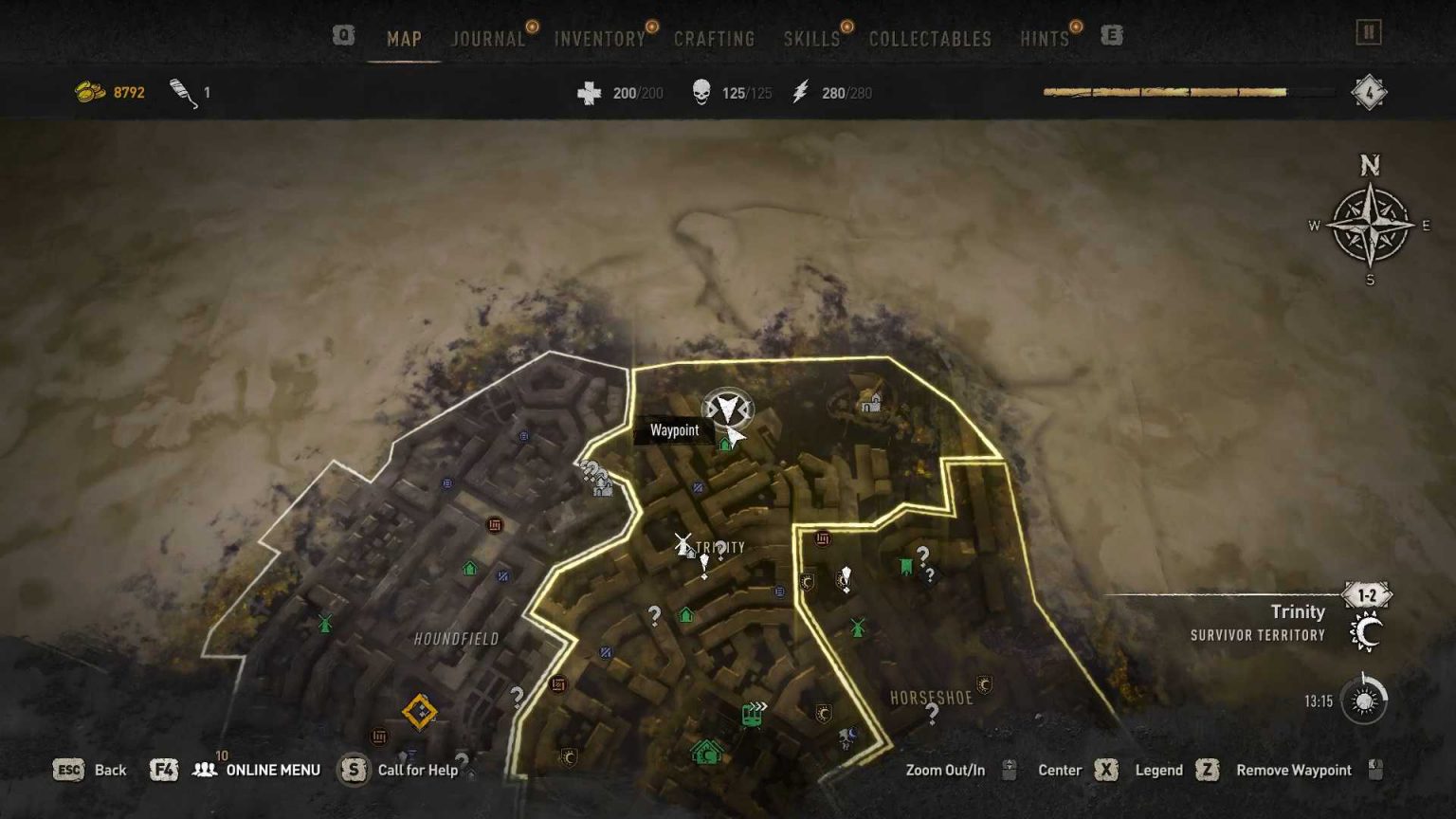Image resolution: width=1456 pixels, height=819 pixels.
Task: Click the question mark icon under Horseshoe label
Action: [x=930, y=715]
